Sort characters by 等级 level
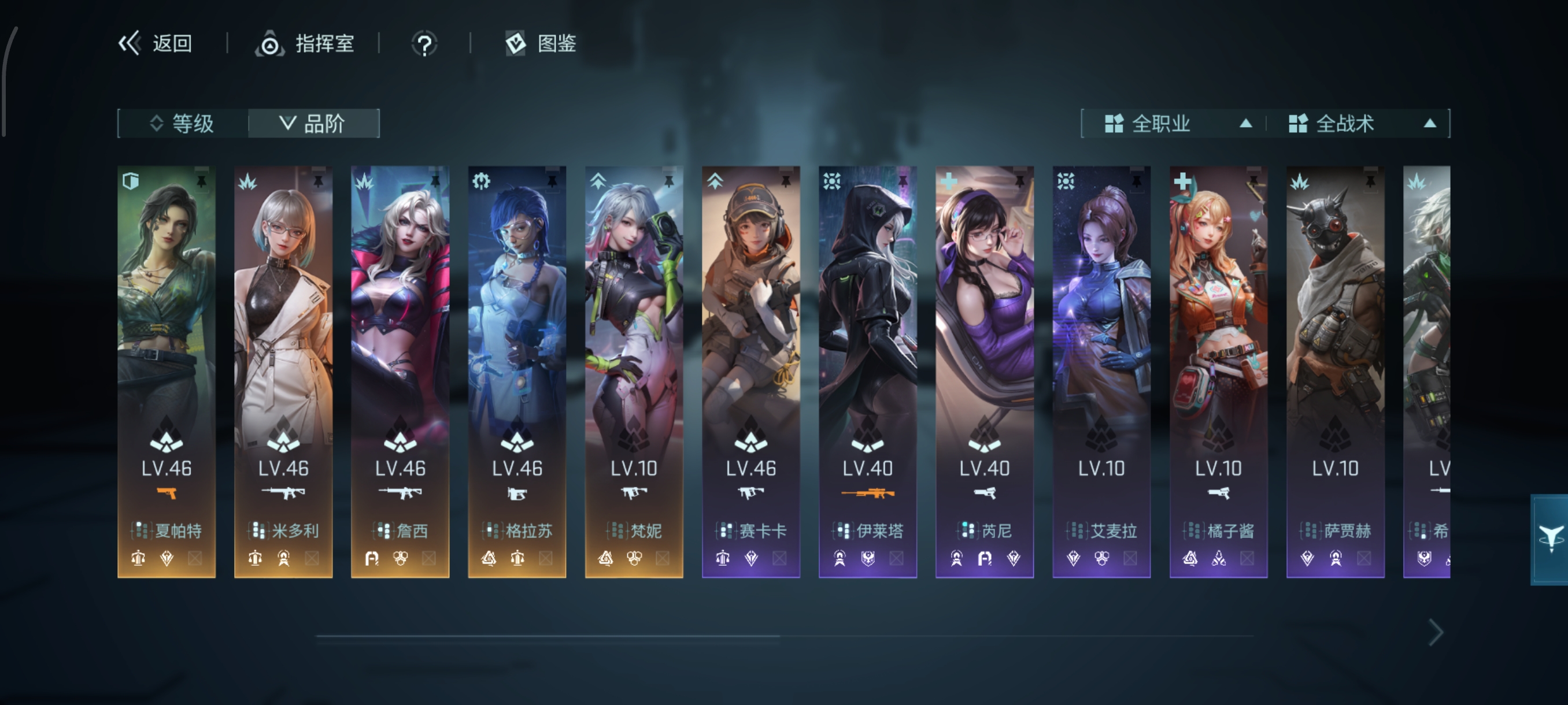 tap(183, 124)
